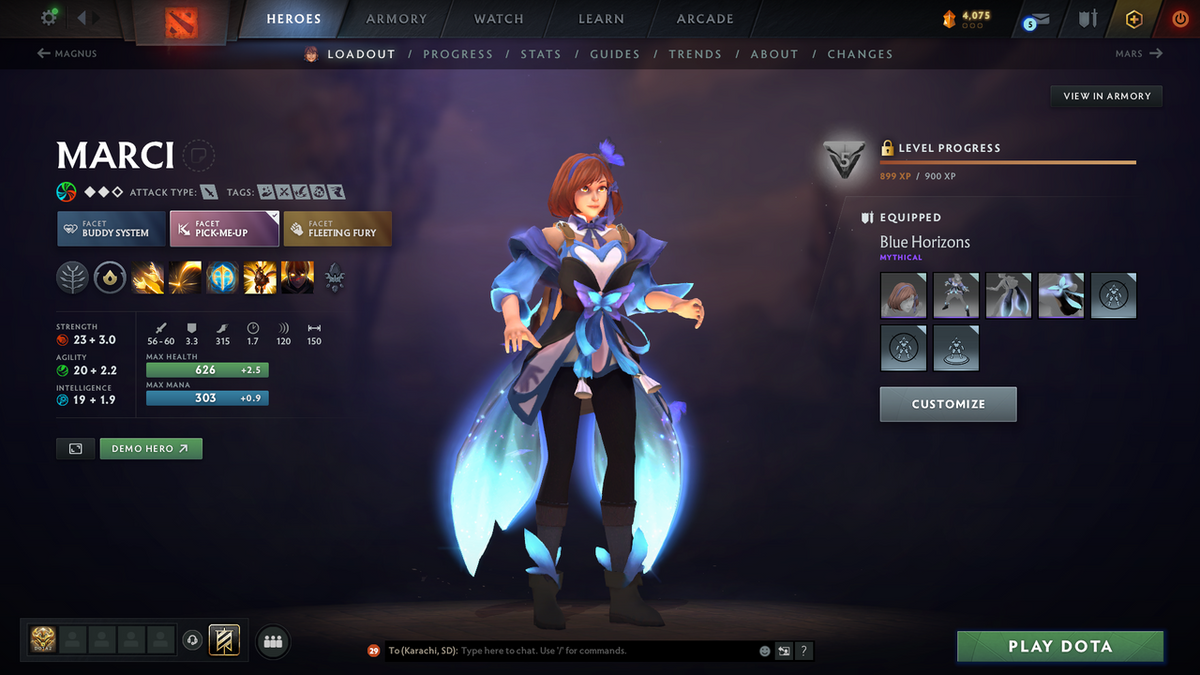
Task: Select the equipped hair item thumbnail
Action: (903, 295)
